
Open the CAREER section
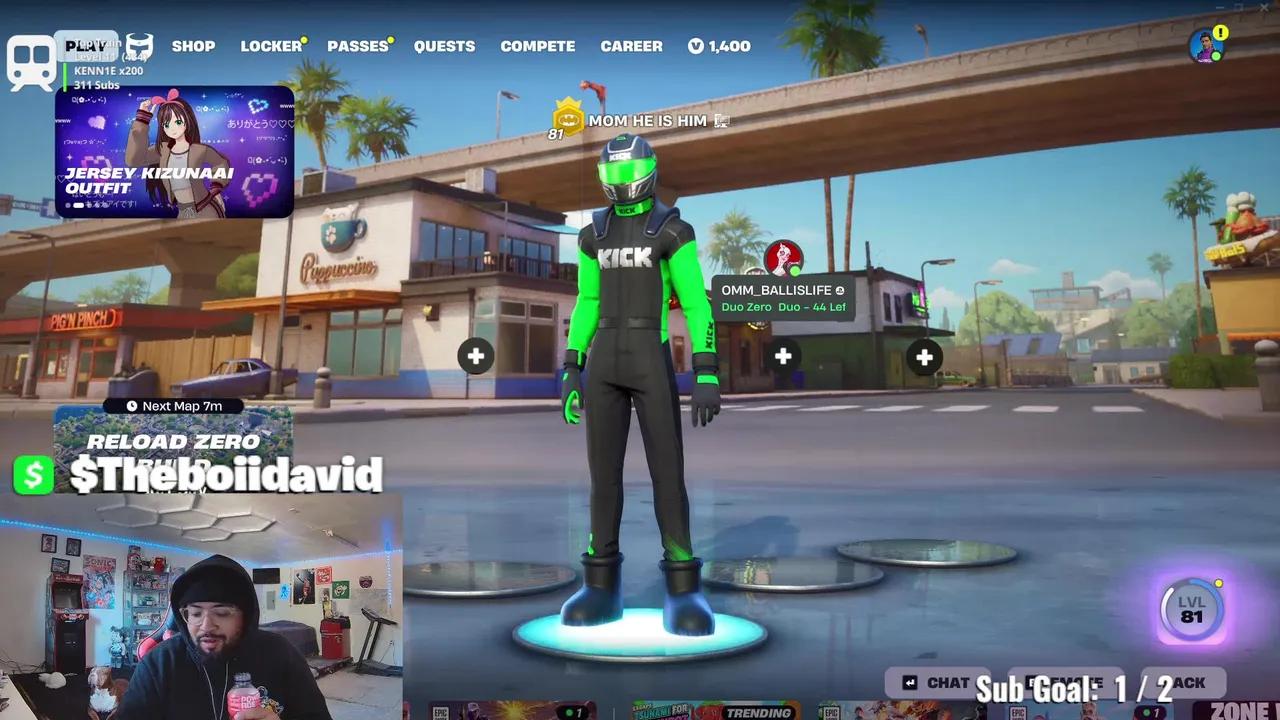coord(631,46)
